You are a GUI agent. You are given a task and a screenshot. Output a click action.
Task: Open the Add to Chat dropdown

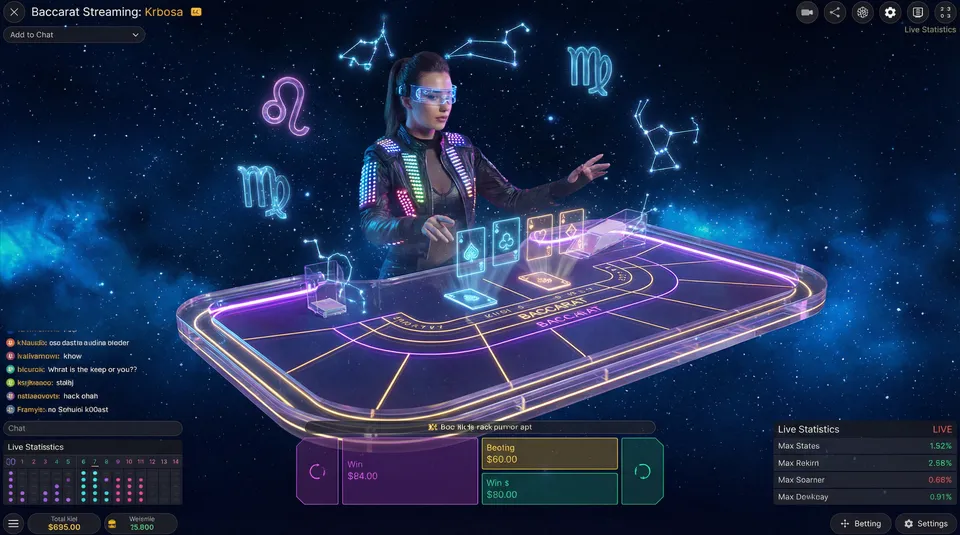pos(74,35)
